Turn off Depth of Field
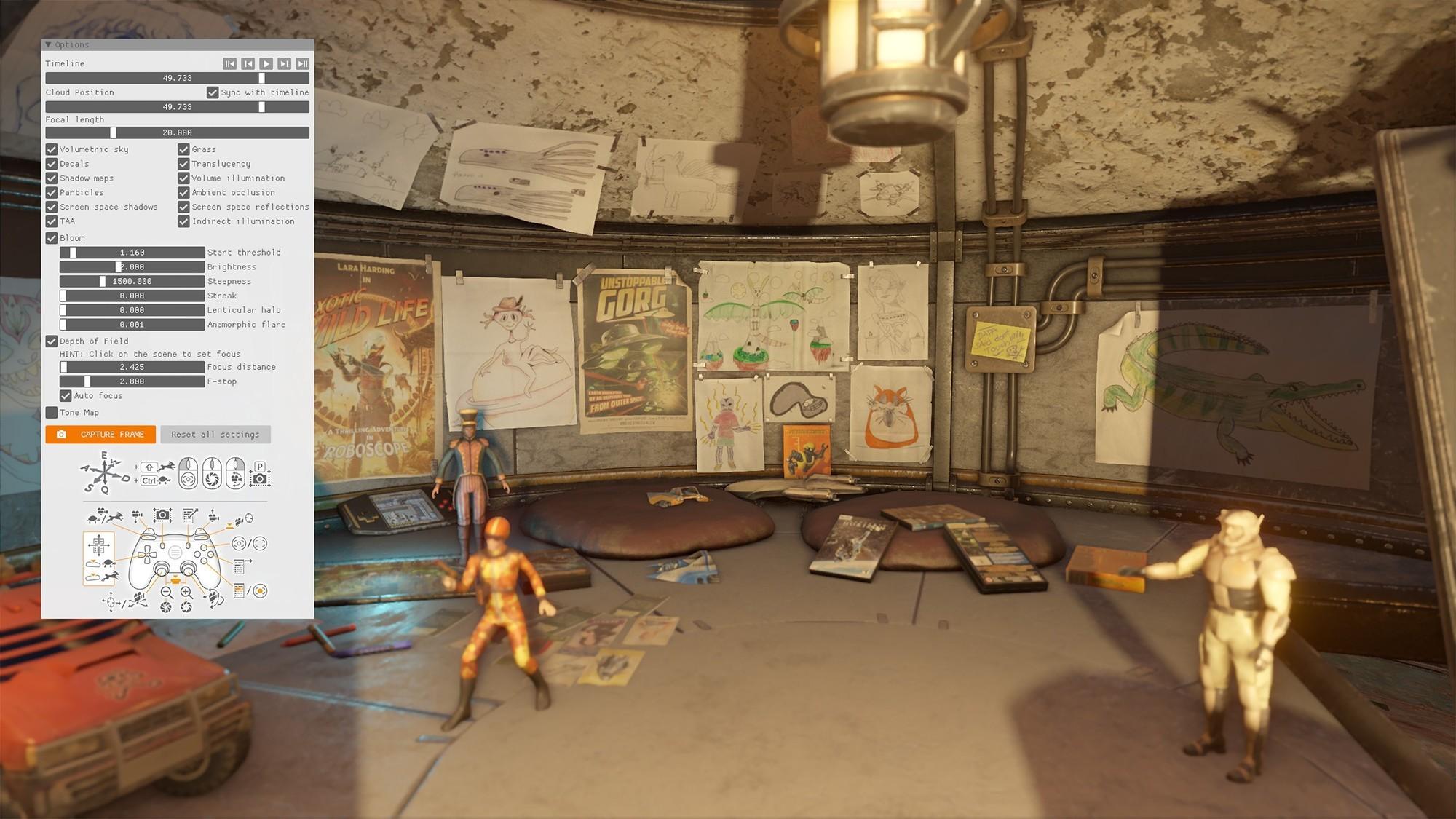 click(x=52, y=341)
